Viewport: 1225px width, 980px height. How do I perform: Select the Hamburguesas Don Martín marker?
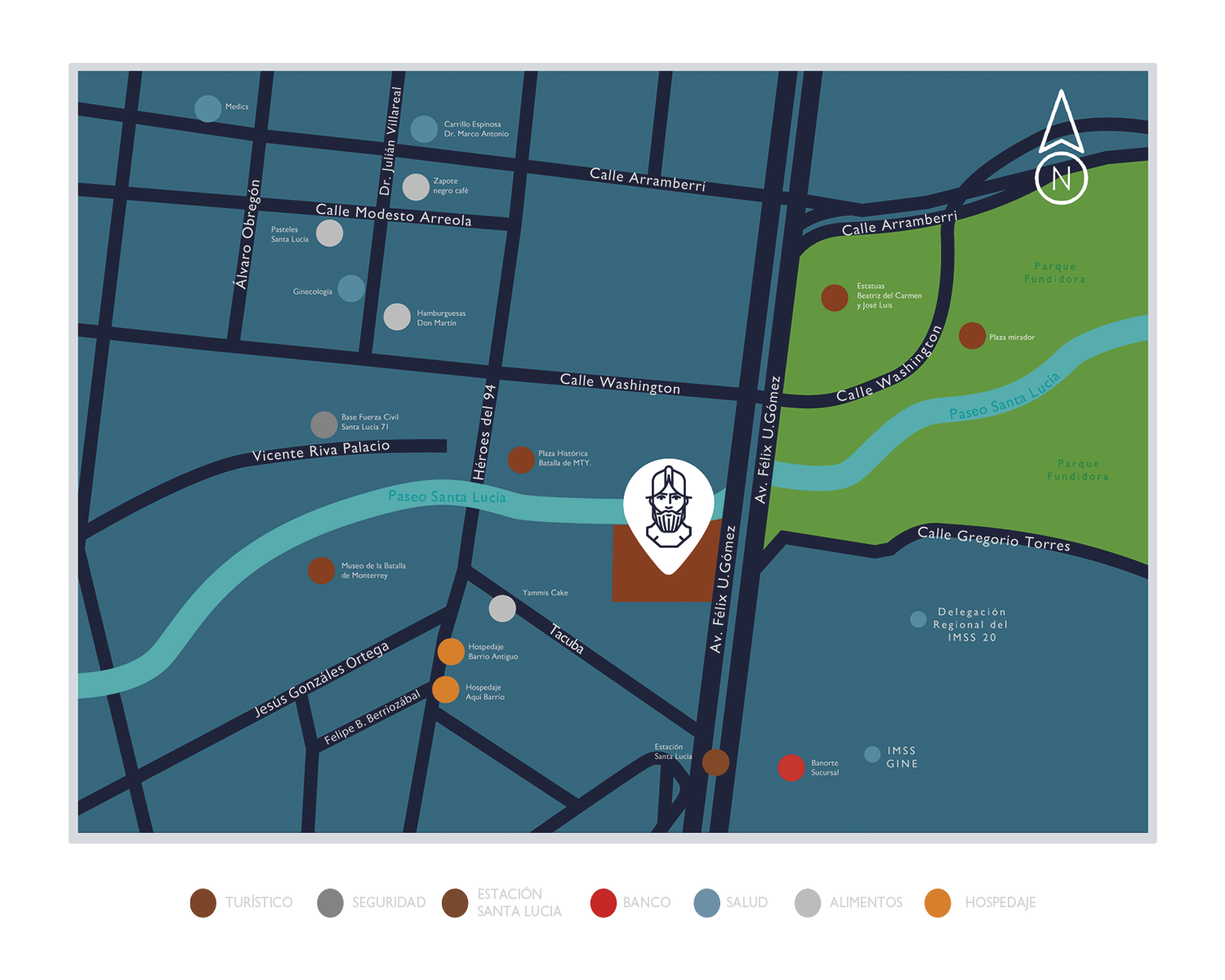[397, 317]
